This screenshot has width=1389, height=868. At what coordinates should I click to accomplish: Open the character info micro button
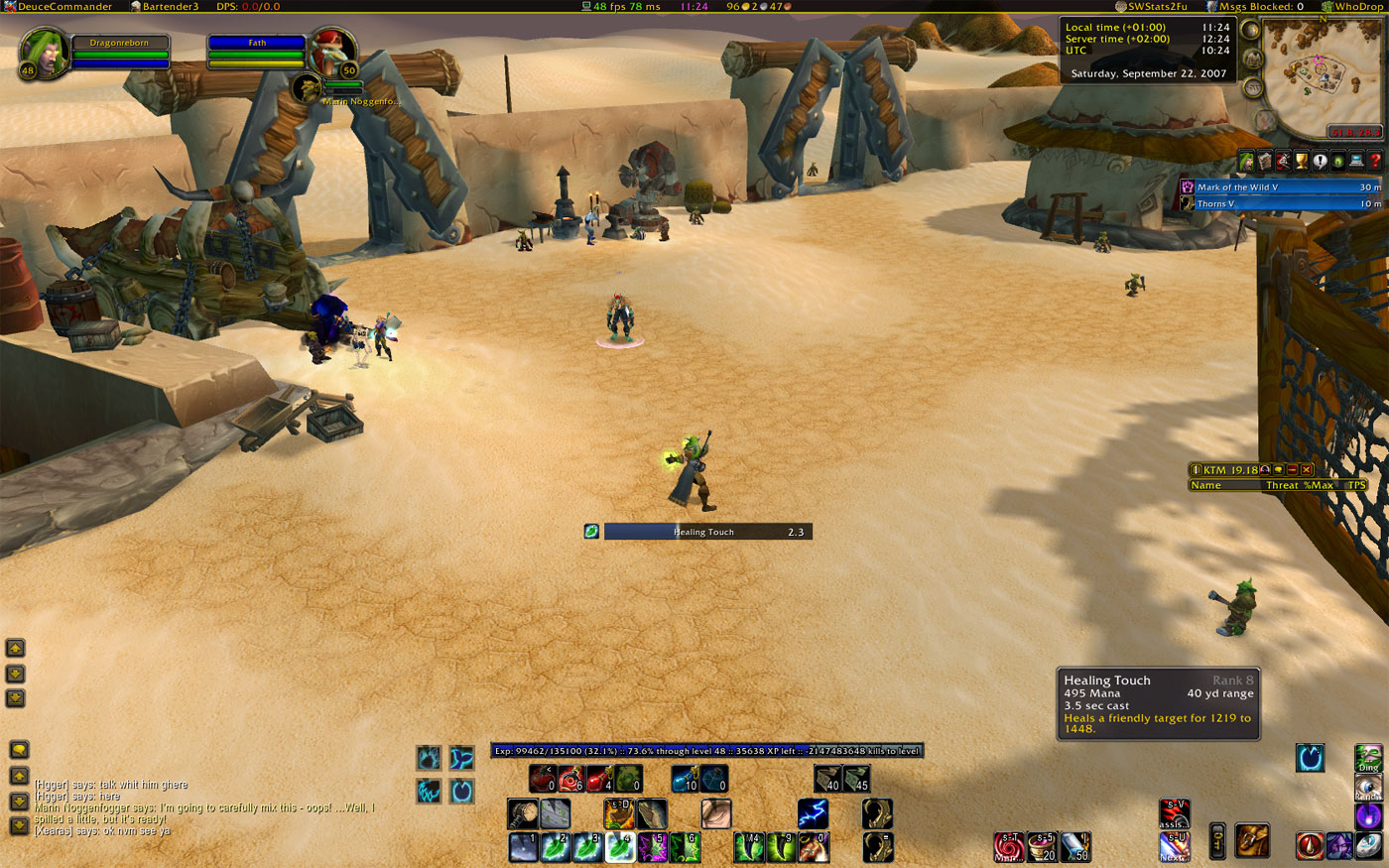[x=1247, y=161]
